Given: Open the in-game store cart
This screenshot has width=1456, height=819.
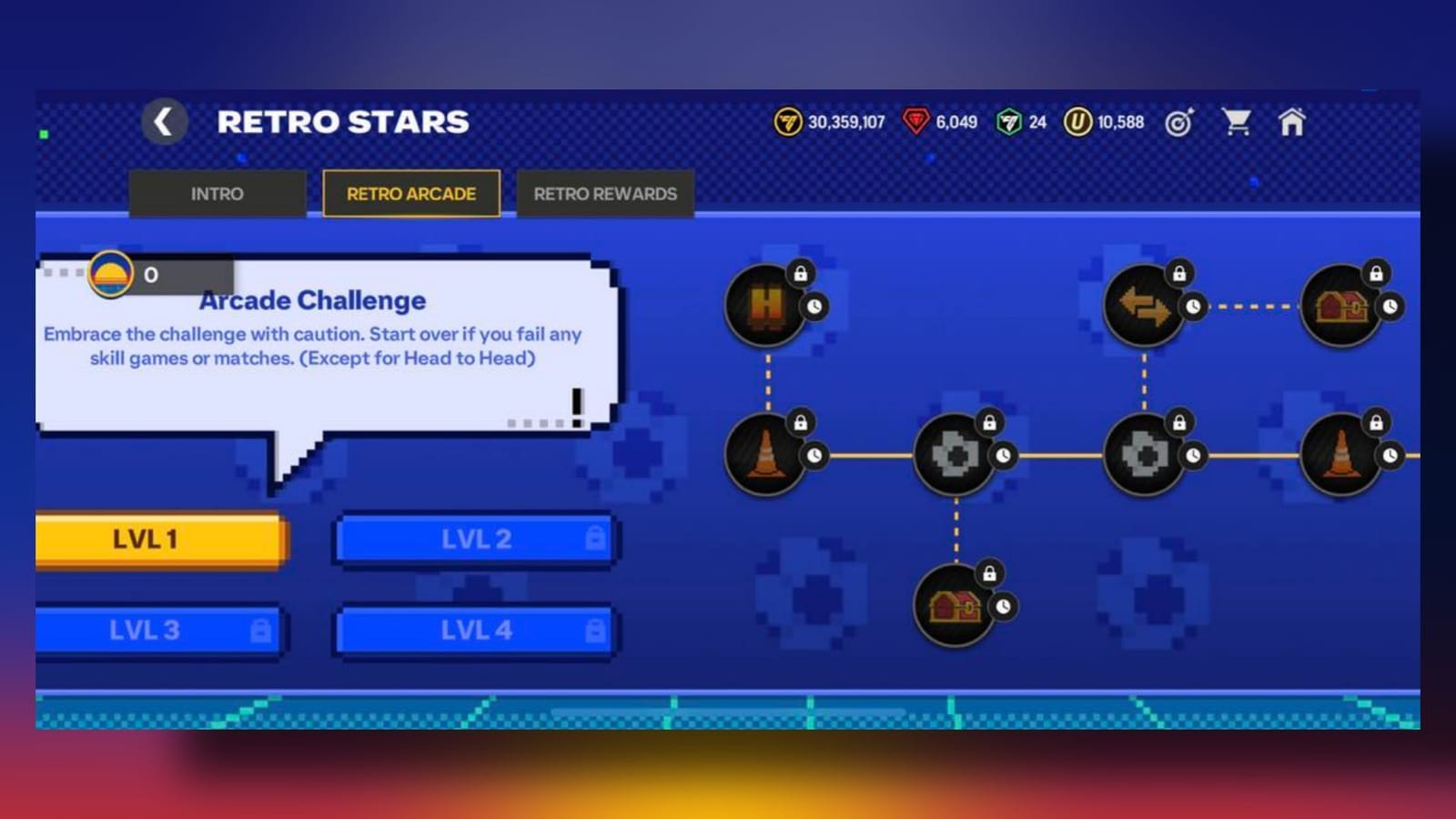Looking at the screenshot, I should pos(1238,120).
